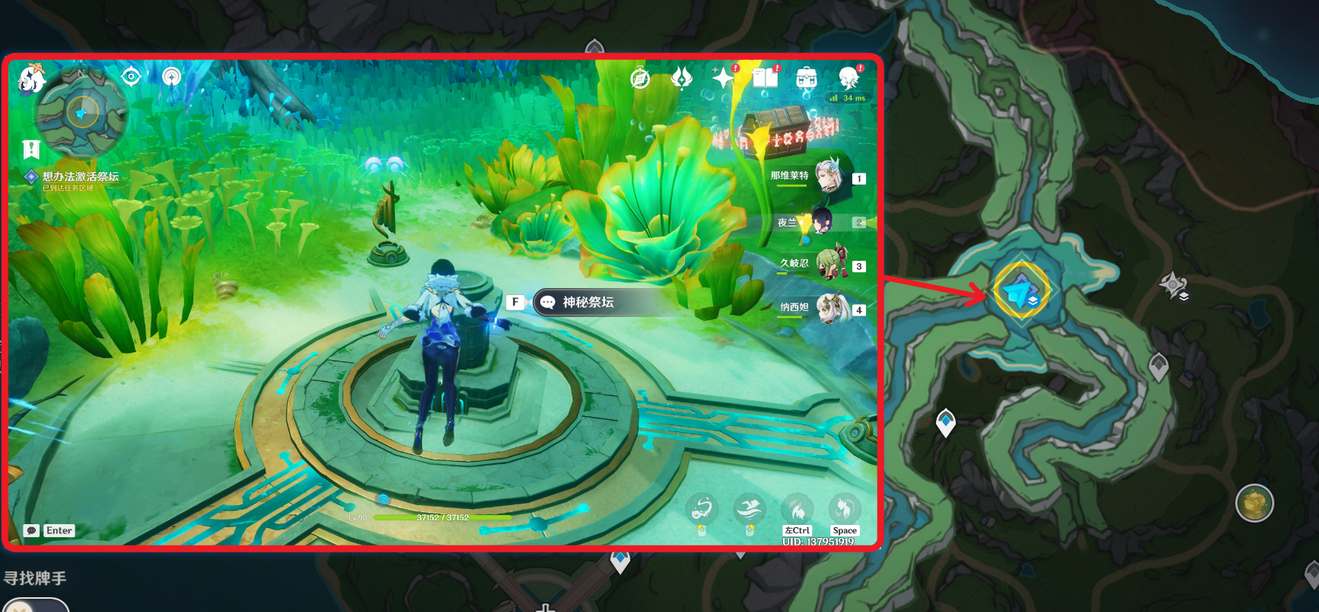
Task: Open the Adventurer Handbook book icon
Action: [x=765, y=78]
